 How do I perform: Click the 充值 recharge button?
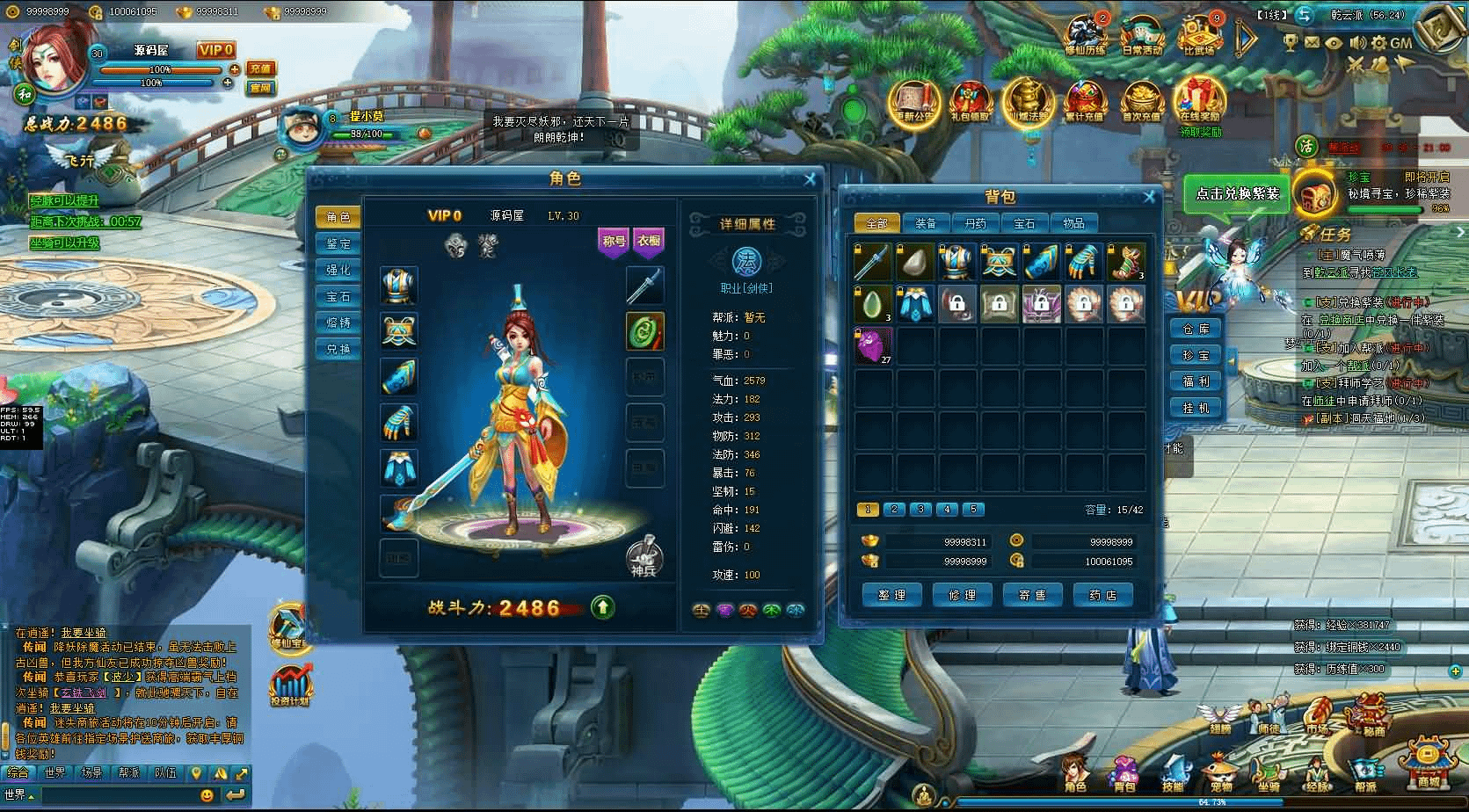click(260, 69)
